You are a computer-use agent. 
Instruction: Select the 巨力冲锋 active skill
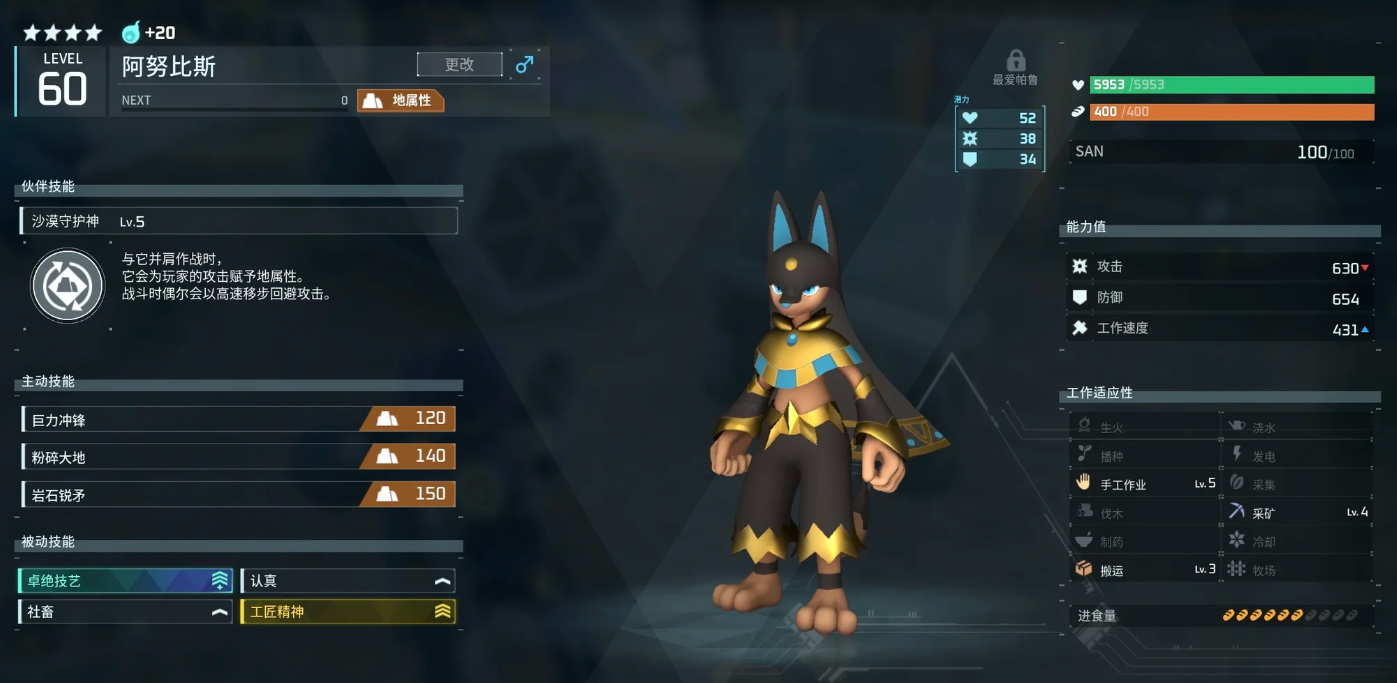[x=238, y=419]
